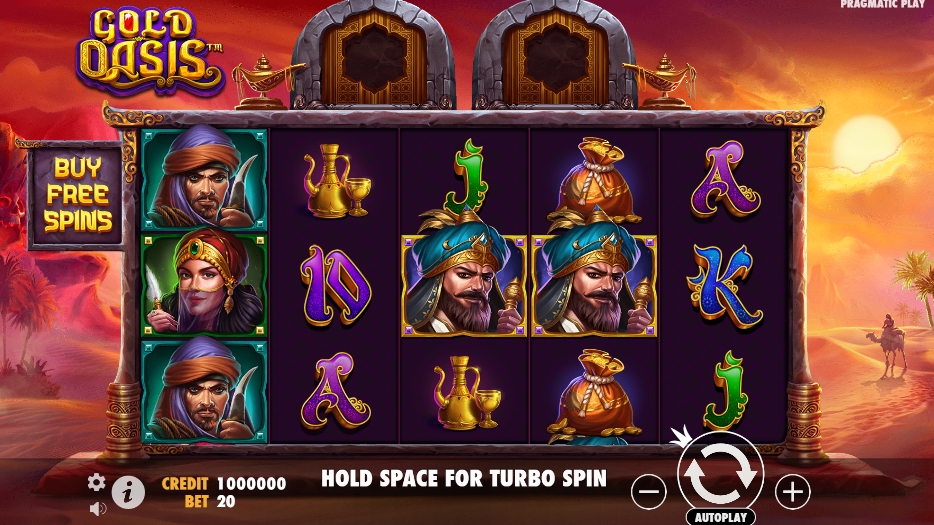Toggle sound with the speaker icon
This screenshot has height=525, width=934.
point(97,508)
